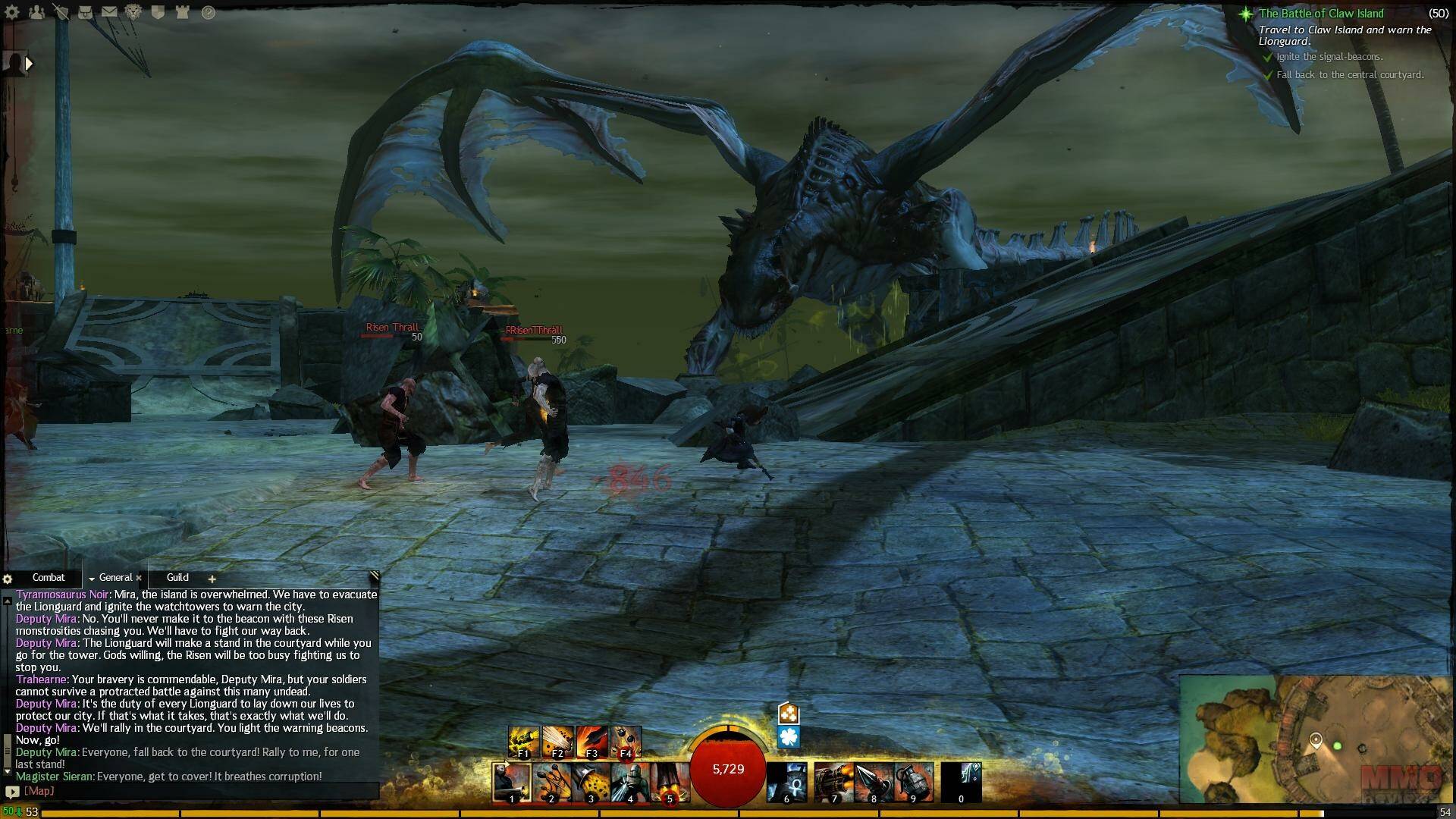The height and width of the screenshot is (819, 1456).
Task: Switch to the Combat chat tab
Action: click(x=49, y=578)
